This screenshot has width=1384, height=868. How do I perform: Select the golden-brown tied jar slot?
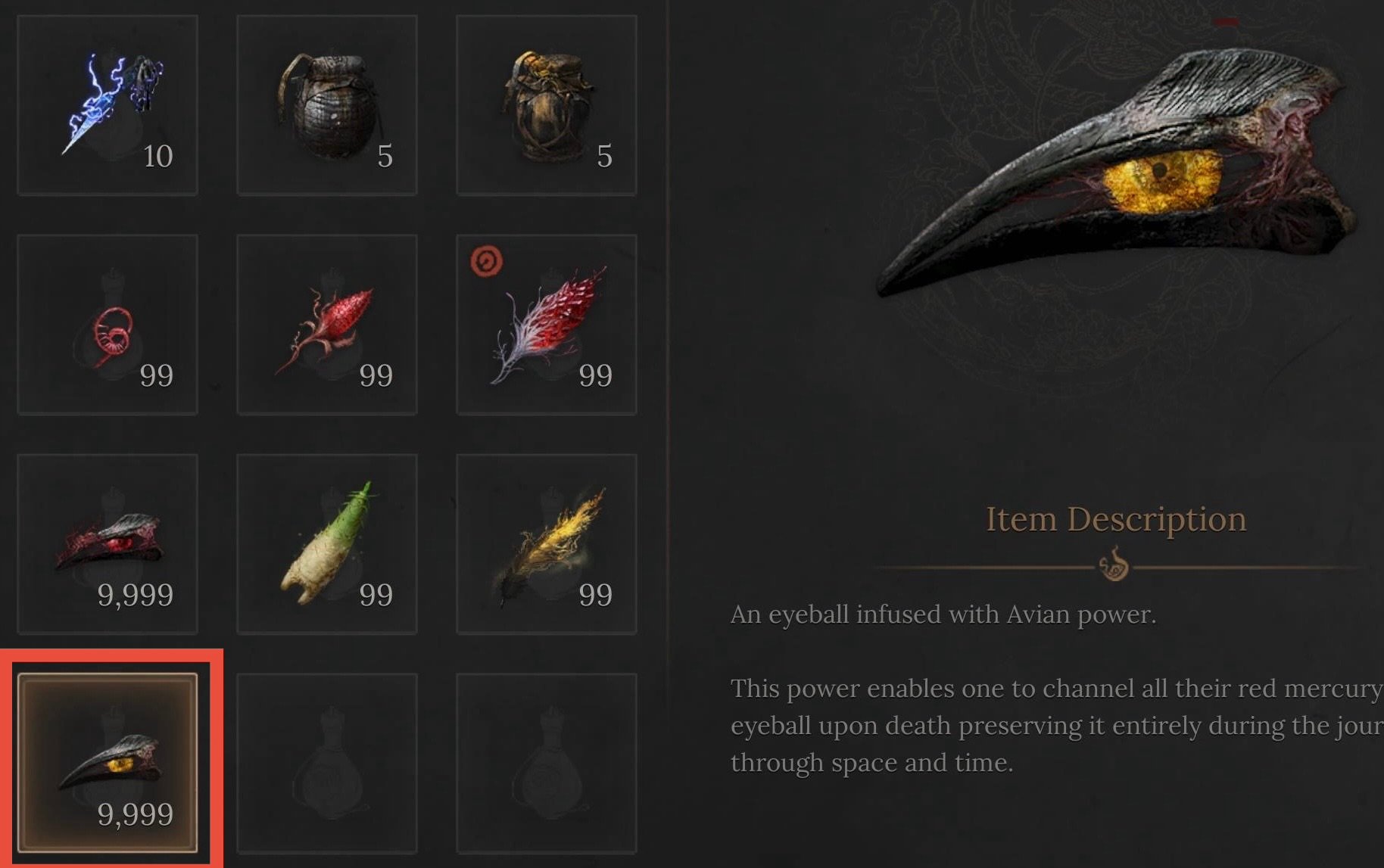pyautogui.click(x=547, y=105)
